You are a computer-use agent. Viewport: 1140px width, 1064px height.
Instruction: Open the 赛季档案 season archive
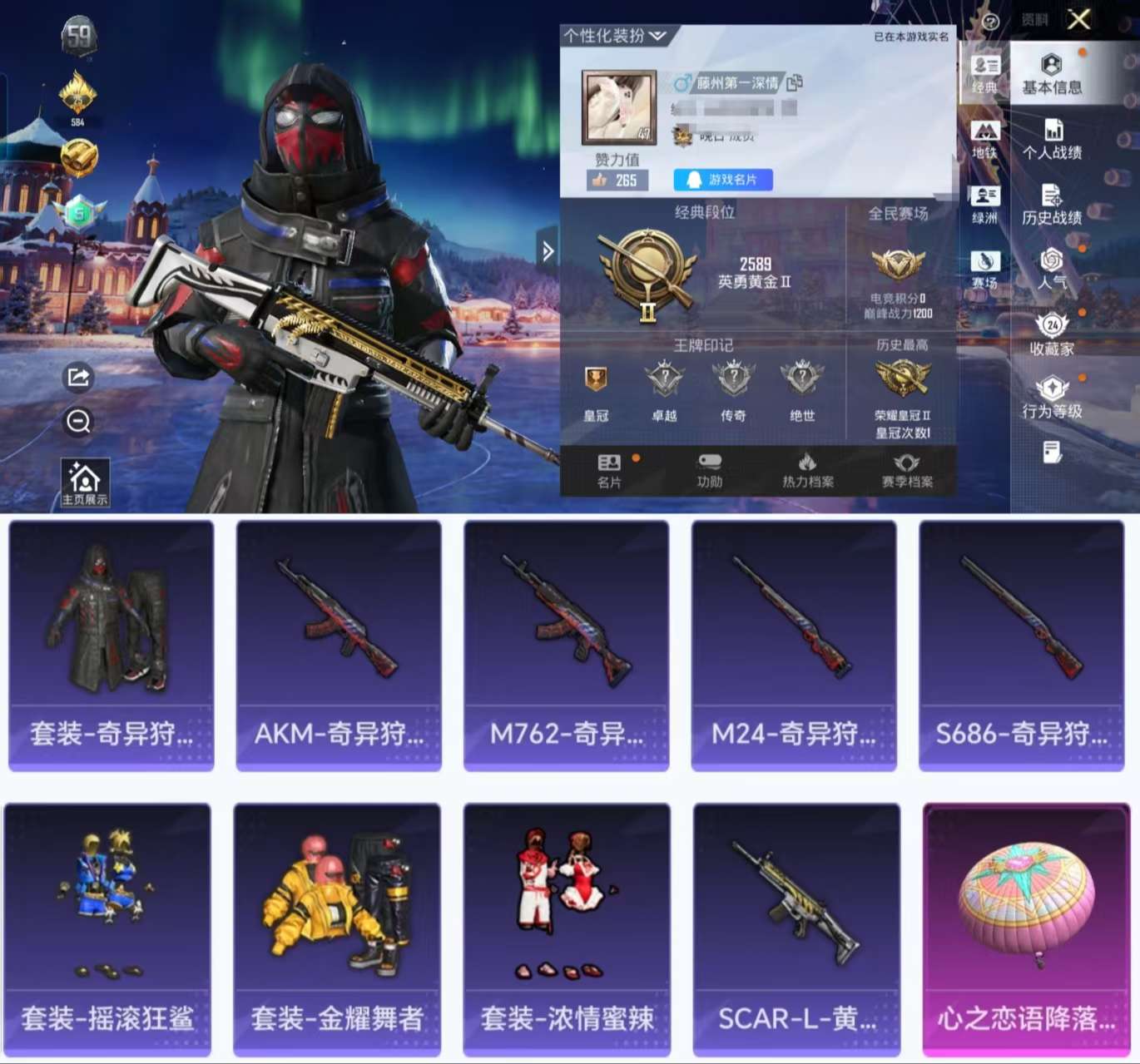coord(908,470)
